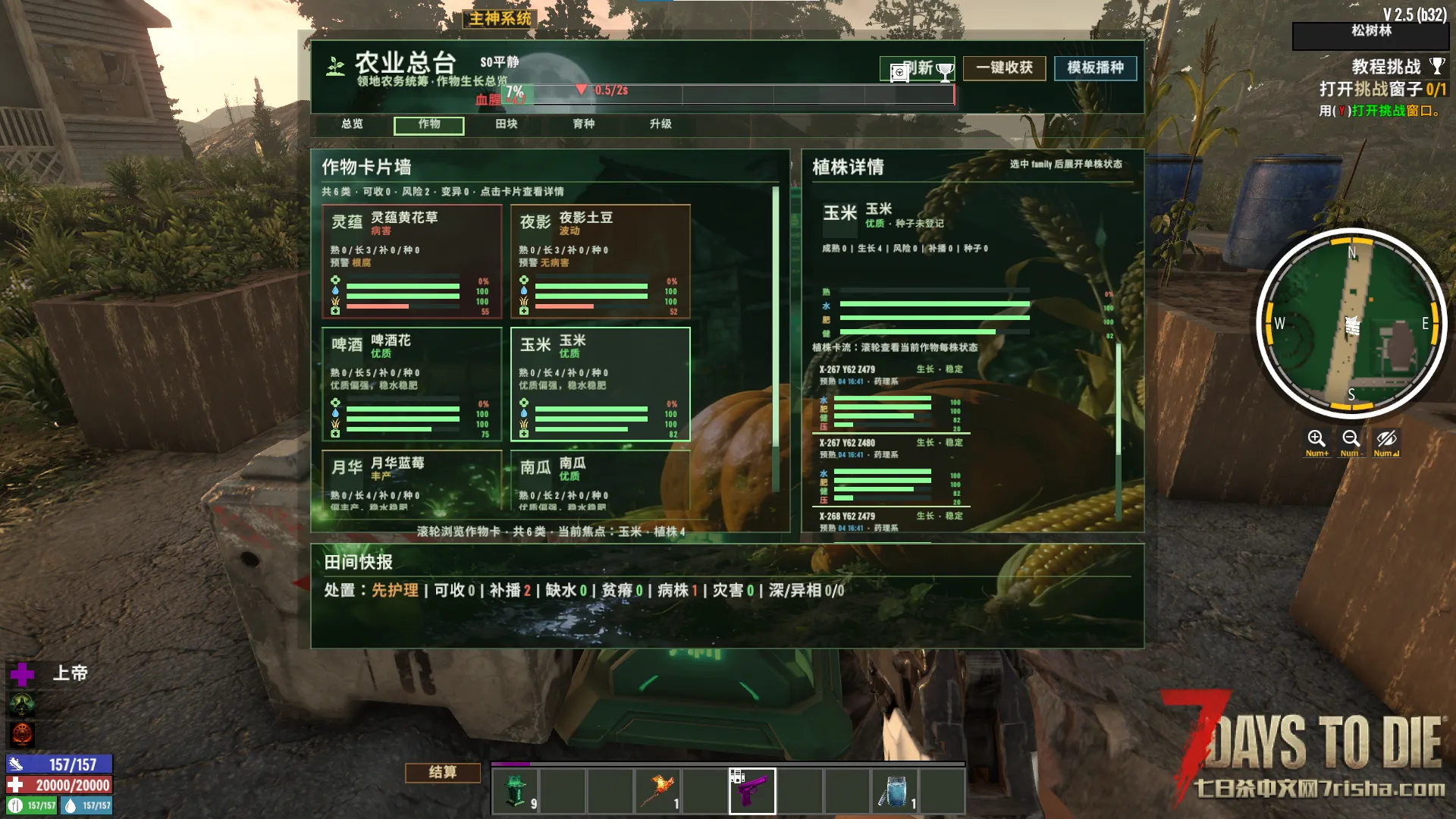
Task: Open the 模板播种 template sowing button
Action: (x=1095, y=68)
